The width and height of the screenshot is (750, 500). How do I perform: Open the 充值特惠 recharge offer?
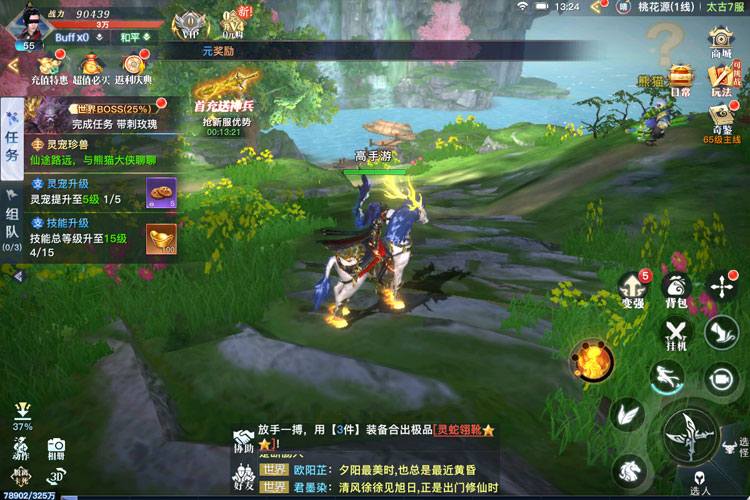pyautogui.click(x=50, y=68)
